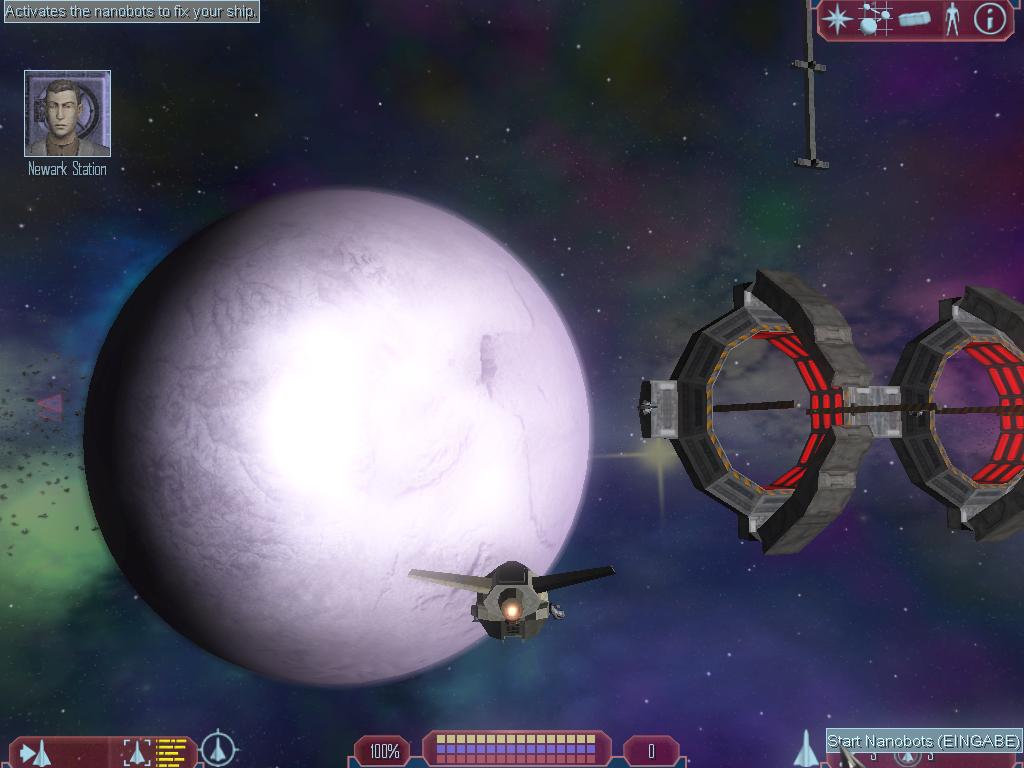Select the offscreen red target arrow marker
The height and width of the screenshot is (768, 1024).
tap(49, 405)
